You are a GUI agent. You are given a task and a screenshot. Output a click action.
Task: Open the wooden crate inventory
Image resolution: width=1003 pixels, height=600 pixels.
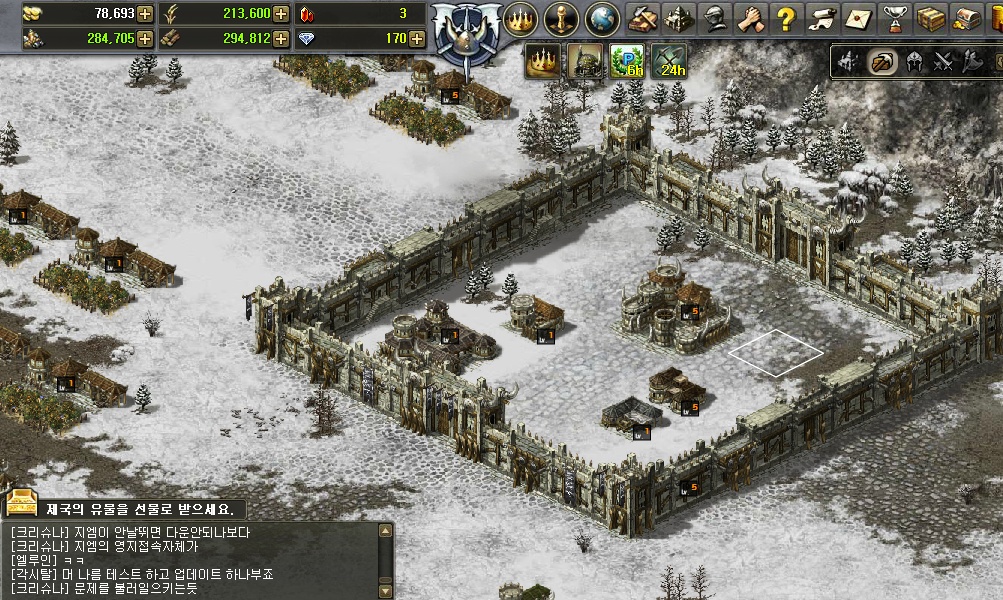(930, 18)
